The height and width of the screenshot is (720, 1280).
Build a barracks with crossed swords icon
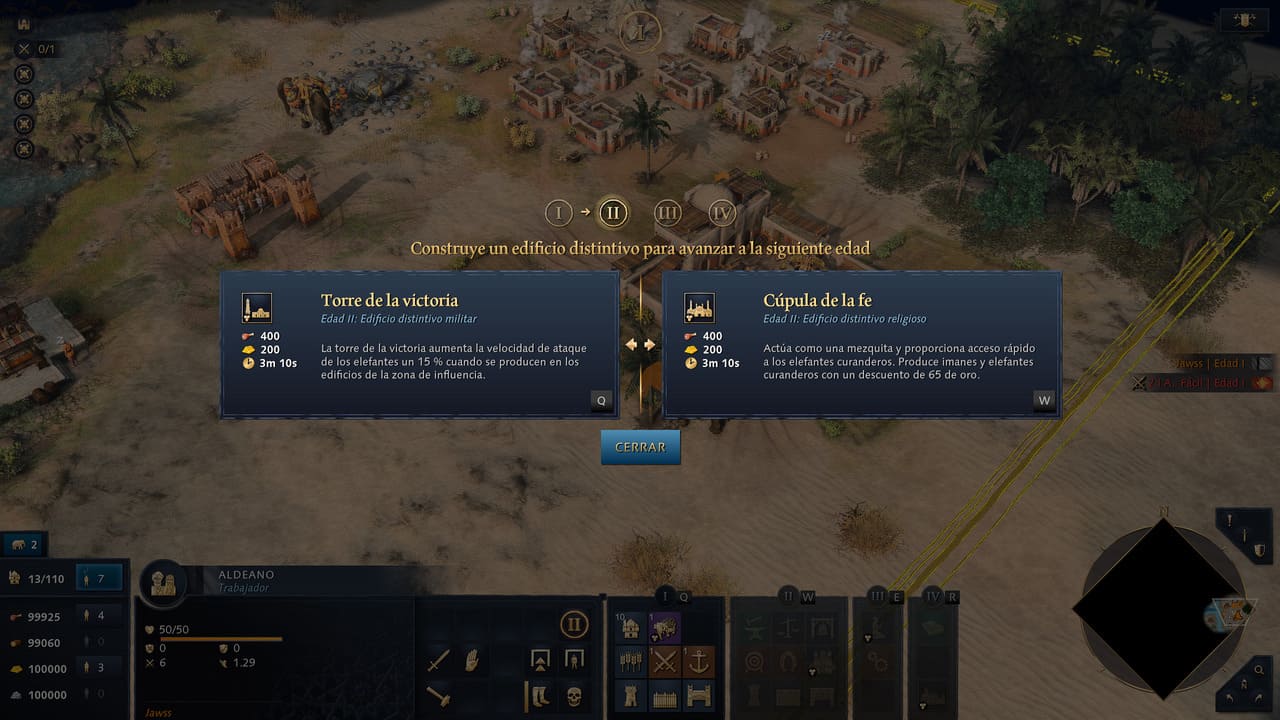[x=665, y=661]
